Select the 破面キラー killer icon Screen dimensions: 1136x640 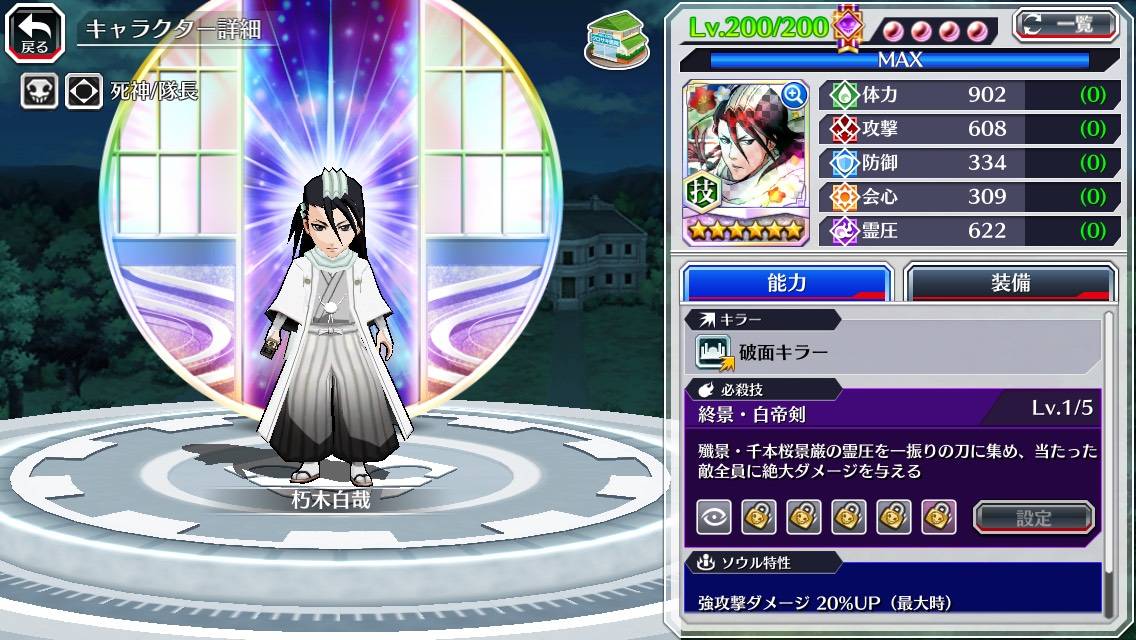click(x=714, y=352)
